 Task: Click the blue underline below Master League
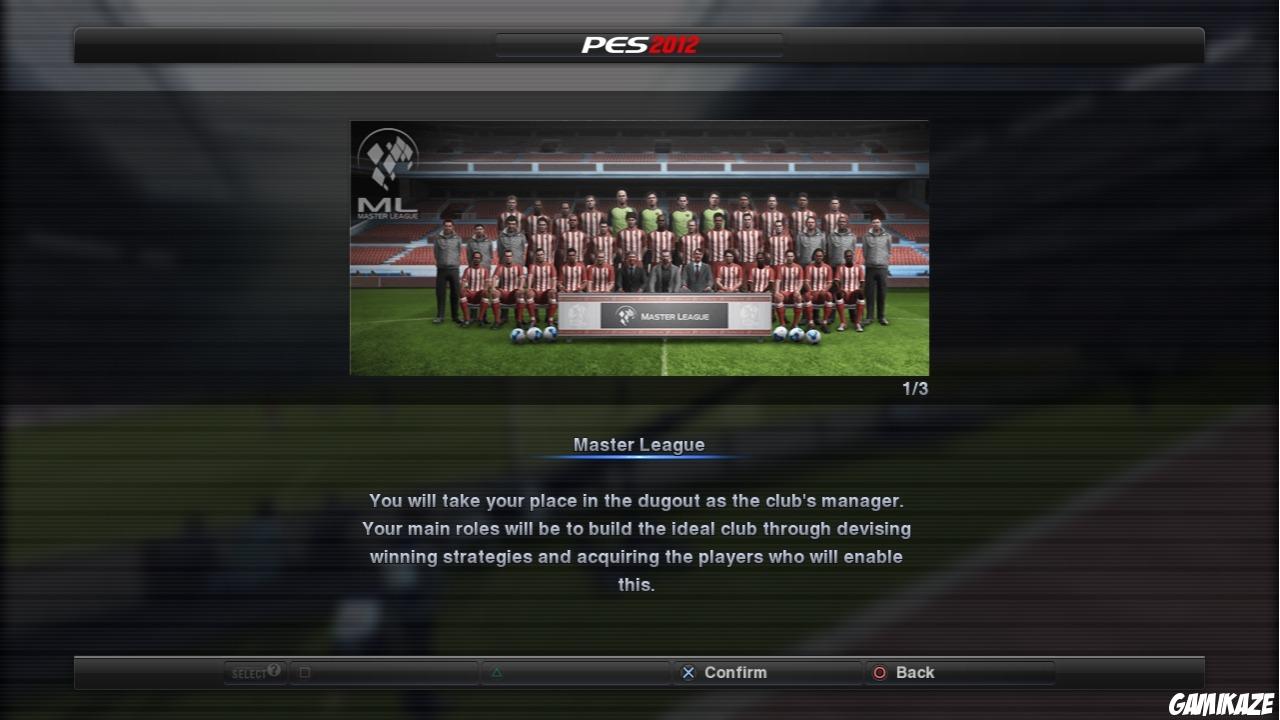point(639,458)
